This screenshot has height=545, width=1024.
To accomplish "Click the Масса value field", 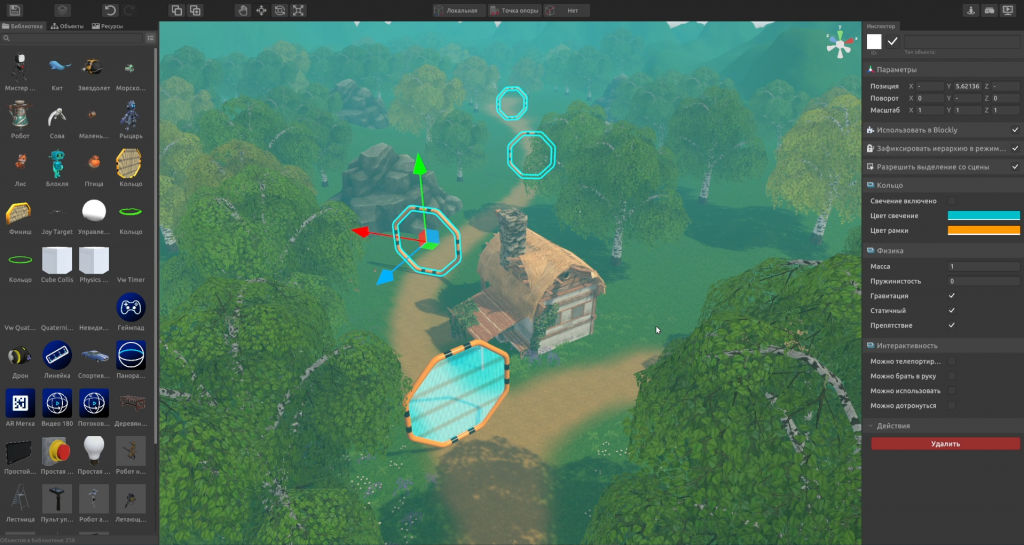I will pyautogui.click(x=983, y=267).
